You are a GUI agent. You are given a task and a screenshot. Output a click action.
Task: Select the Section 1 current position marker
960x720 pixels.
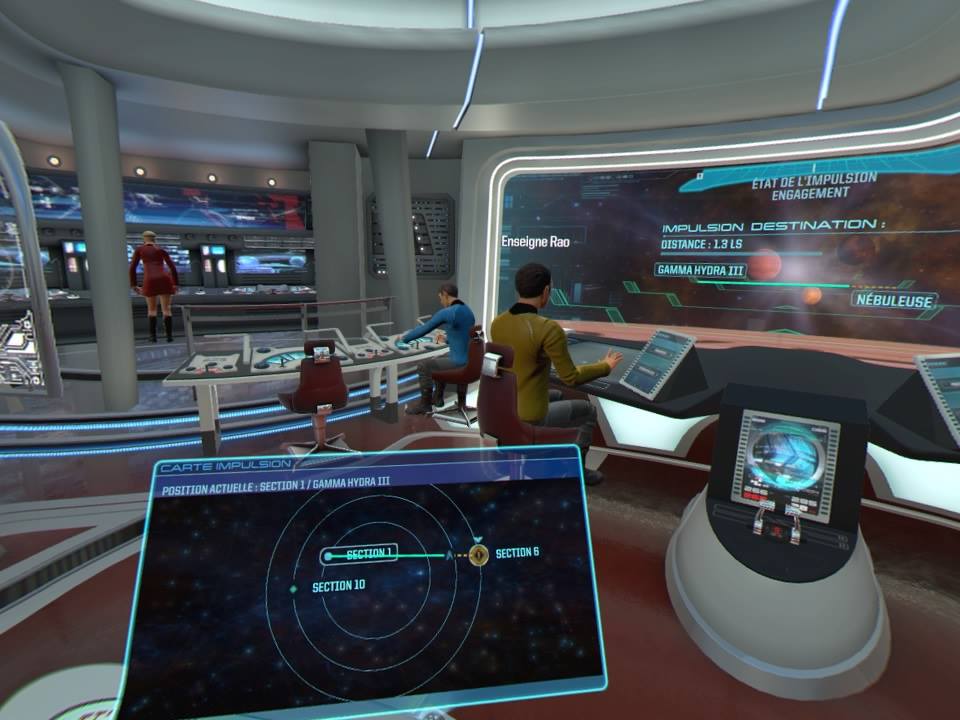pos(329,555)
